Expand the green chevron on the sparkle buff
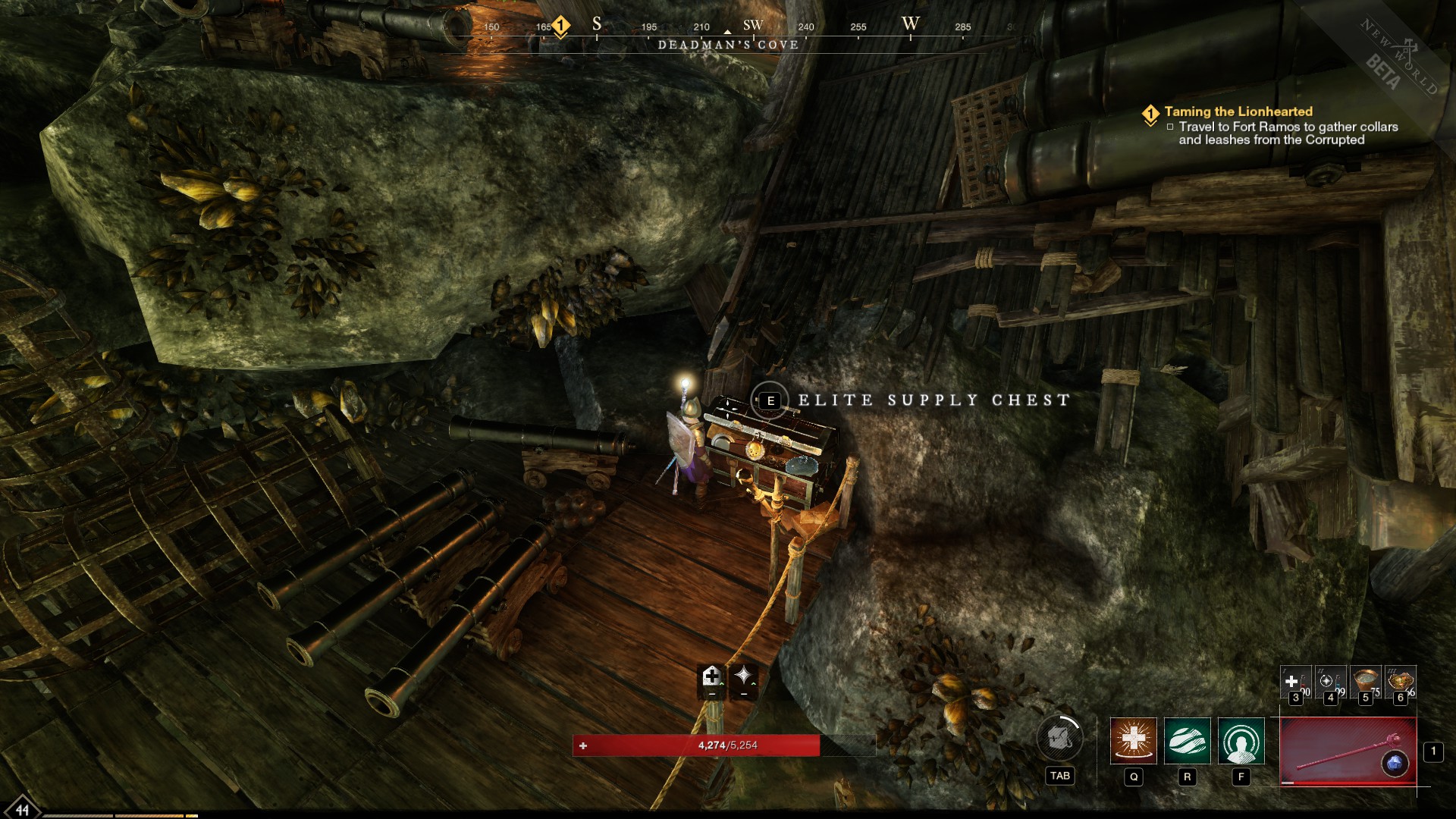Viewport: 1456px width, 819px height. click(754, 683)
